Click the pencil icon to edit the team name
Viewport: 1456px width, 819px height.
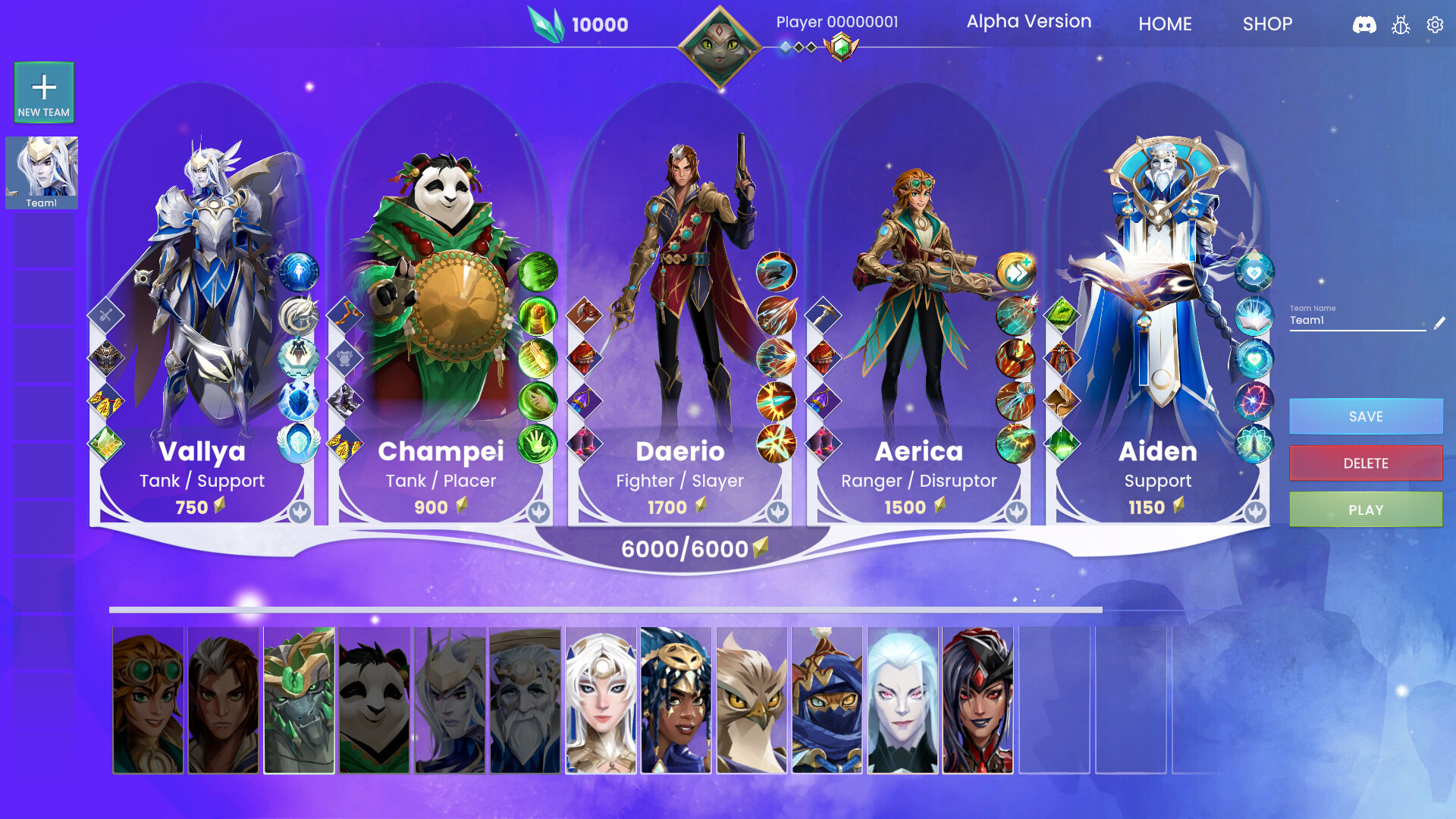(1440, 322)
